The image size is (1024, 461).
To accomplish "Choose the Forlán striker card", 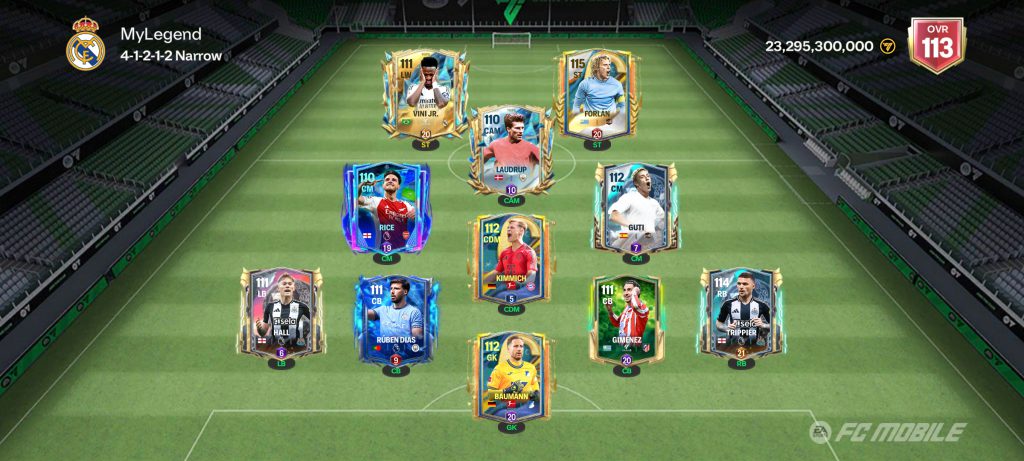I will [596, 94].
